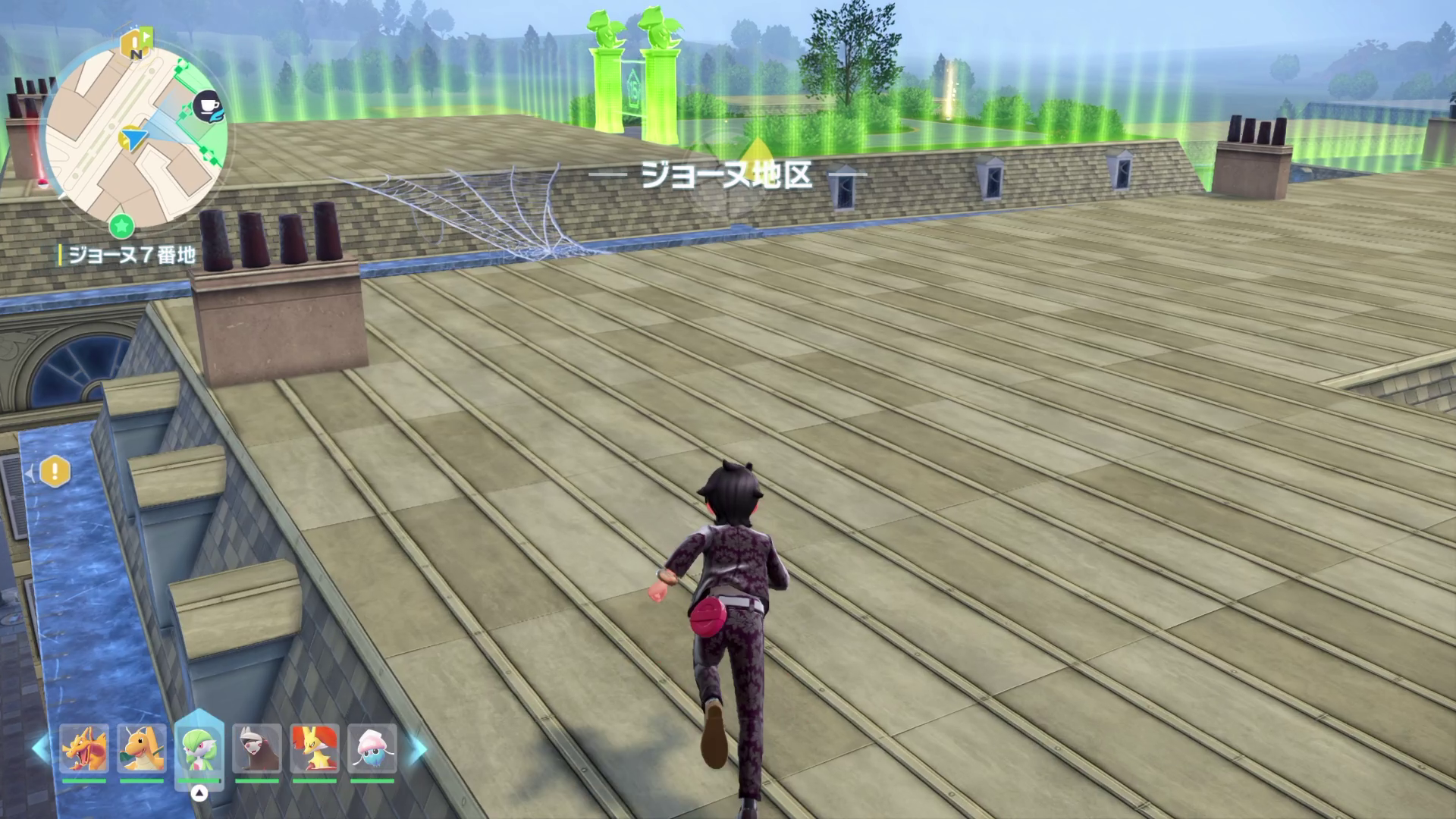Open the yellow exclamation notification icon
The height and width of the screenshot is (819, 1456).
tap(55, 472)
